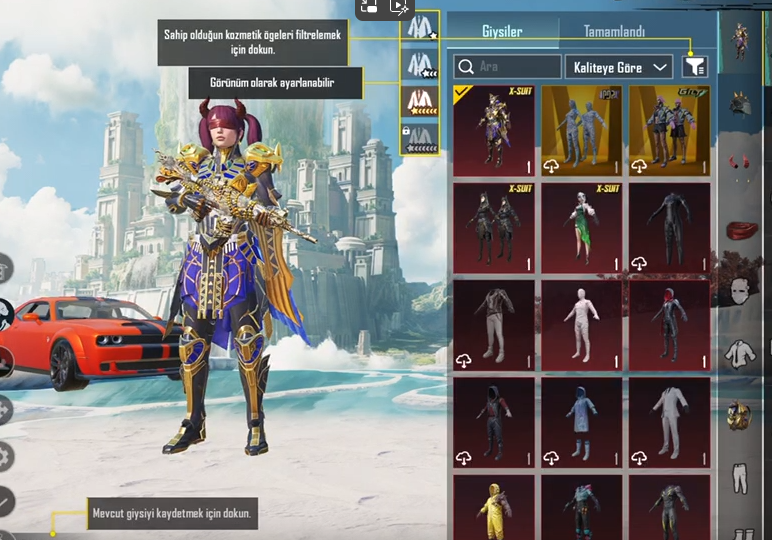
Task: Show the white pants category
Action: tap(739, 477)
